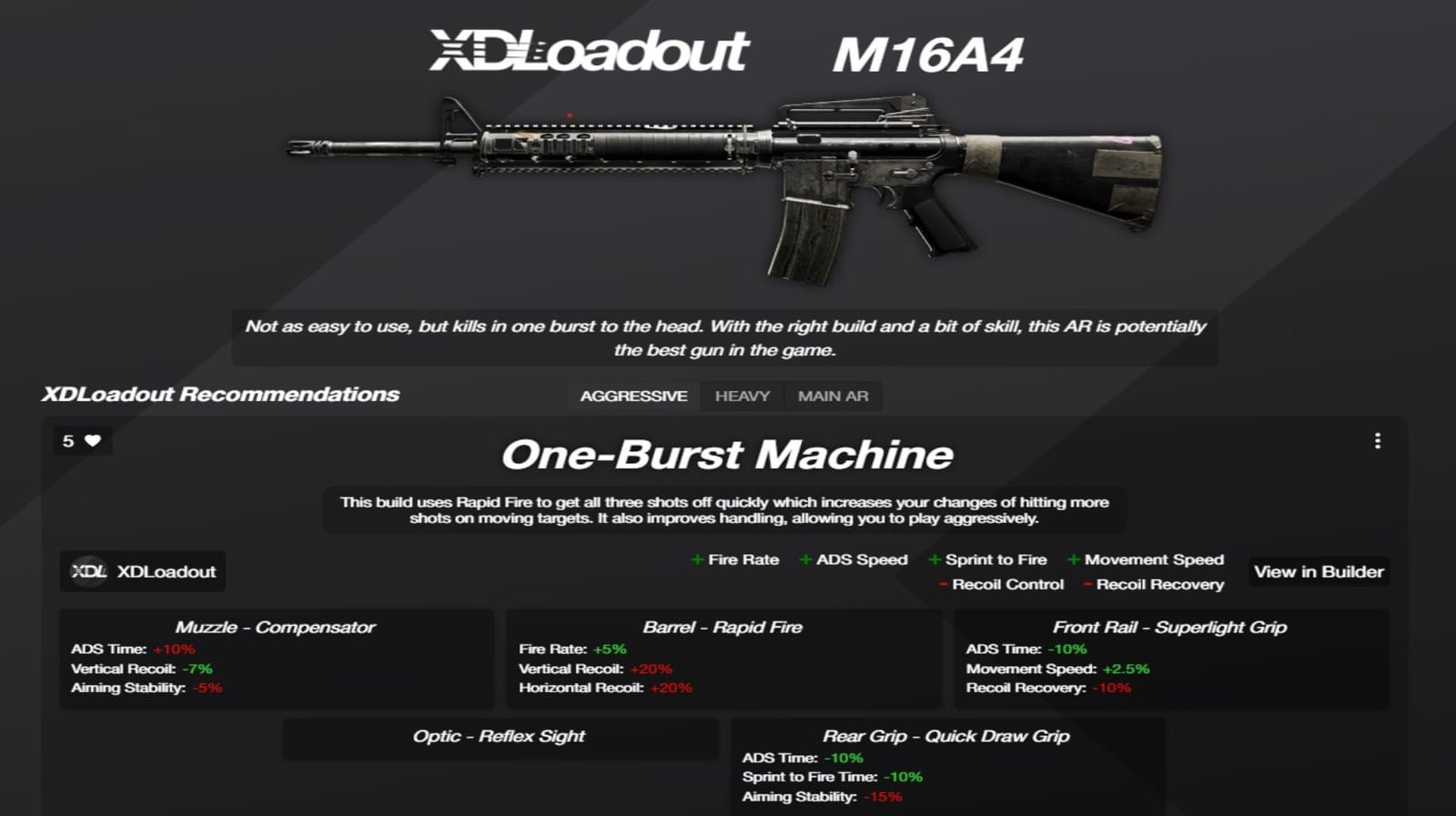Click the green plus beside Sprint to Fire

[933, 559]
